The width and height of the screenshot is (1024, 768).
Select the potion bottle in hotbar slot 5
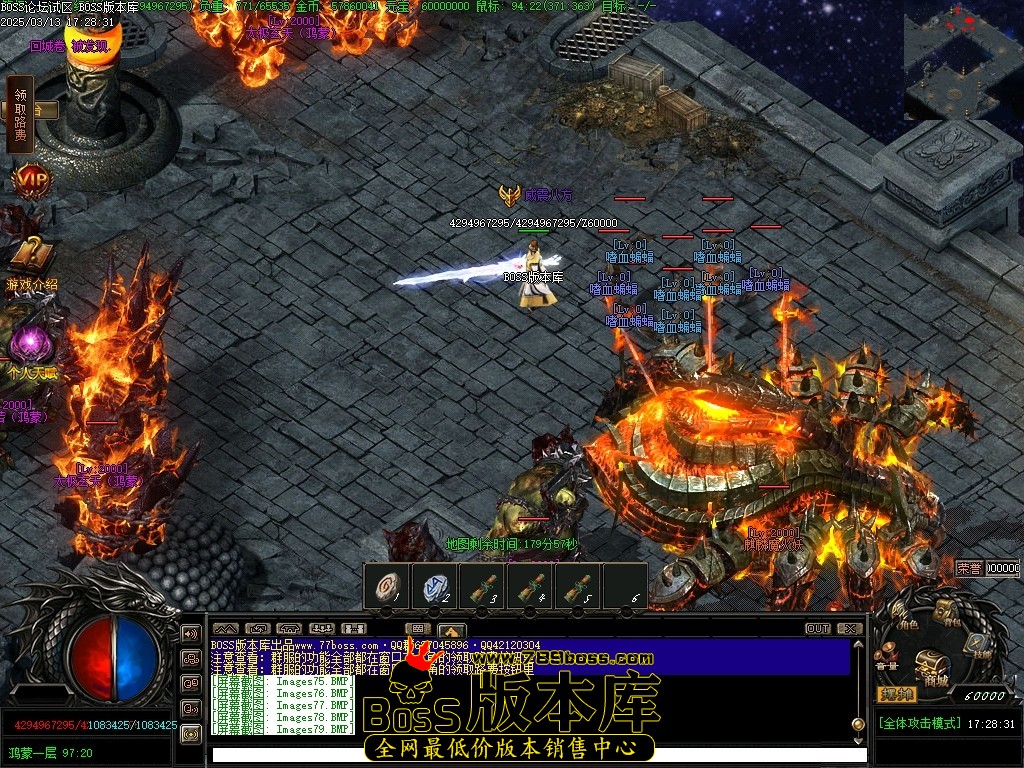pos(578,586)
